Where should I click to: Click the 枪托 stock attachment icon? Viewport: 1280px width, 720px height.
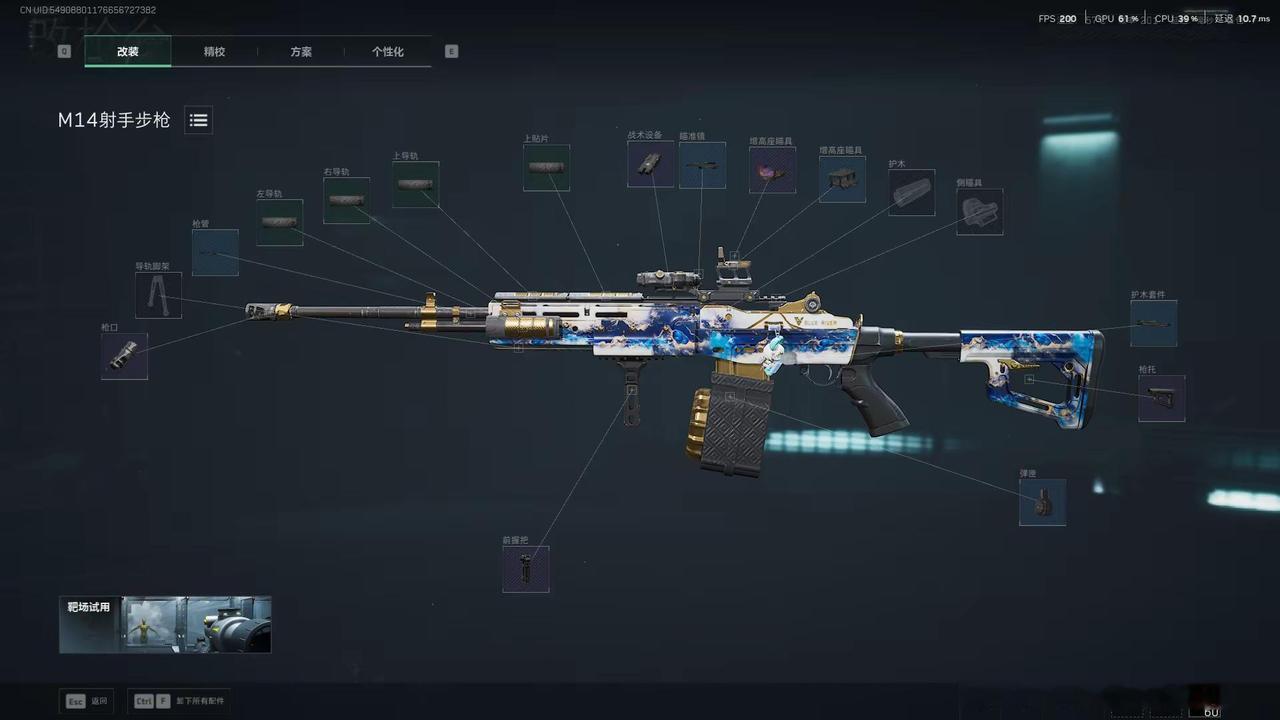pos(1161,397)
